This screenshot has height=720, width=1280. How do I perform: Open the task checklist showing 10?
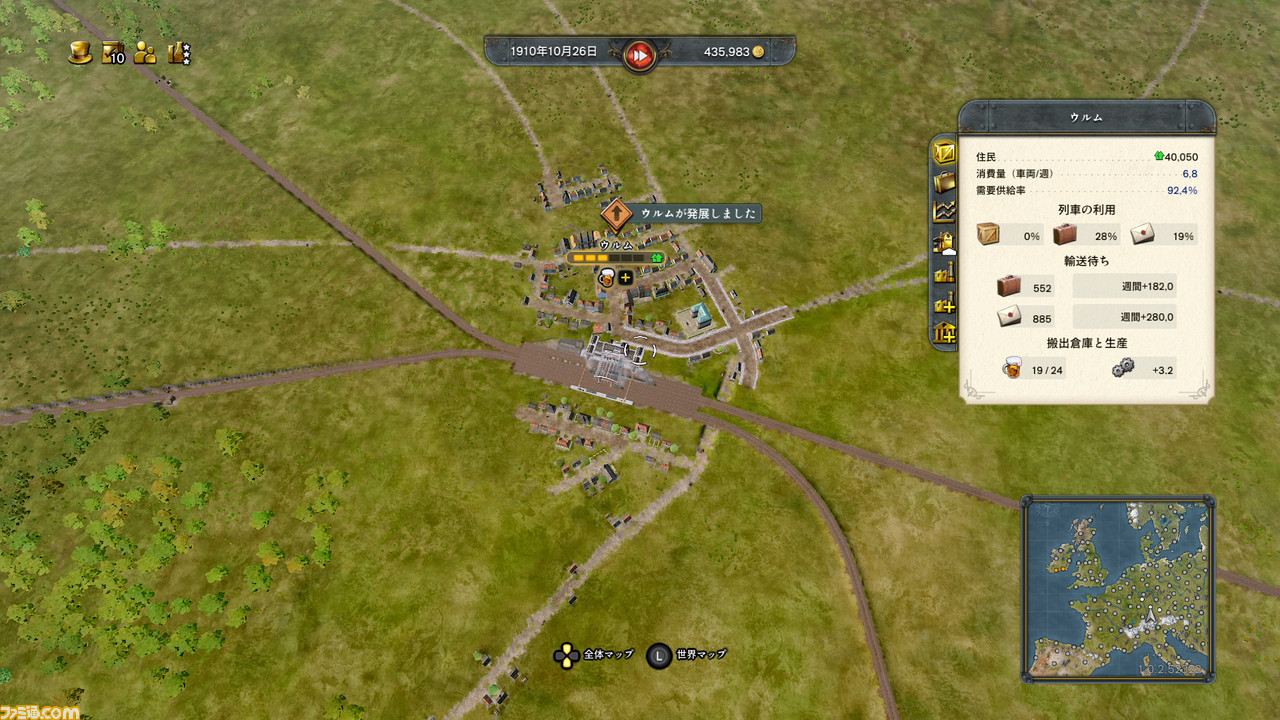(x=113, y=52)
